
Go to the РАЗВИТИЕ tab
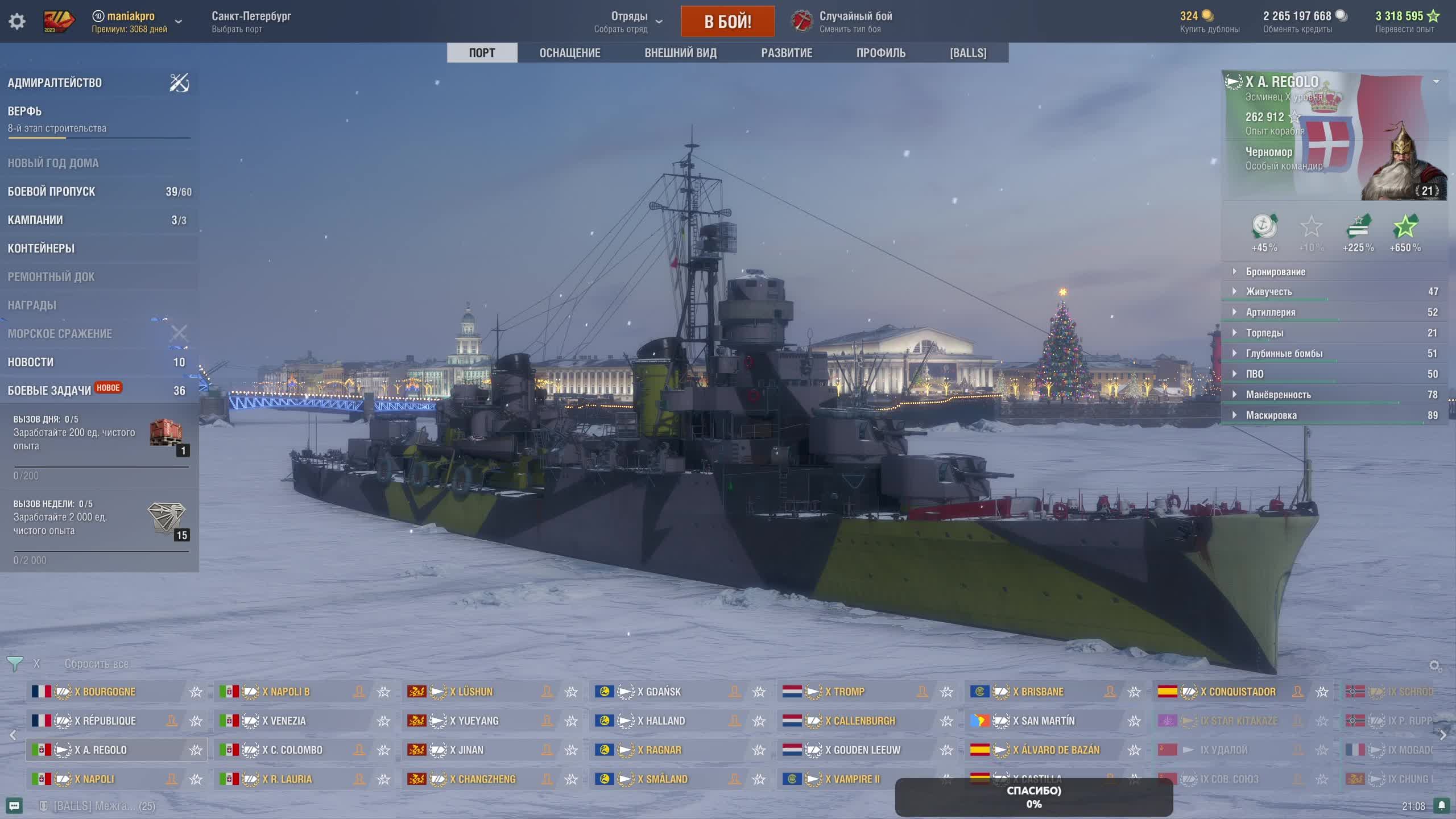(787, 53)
